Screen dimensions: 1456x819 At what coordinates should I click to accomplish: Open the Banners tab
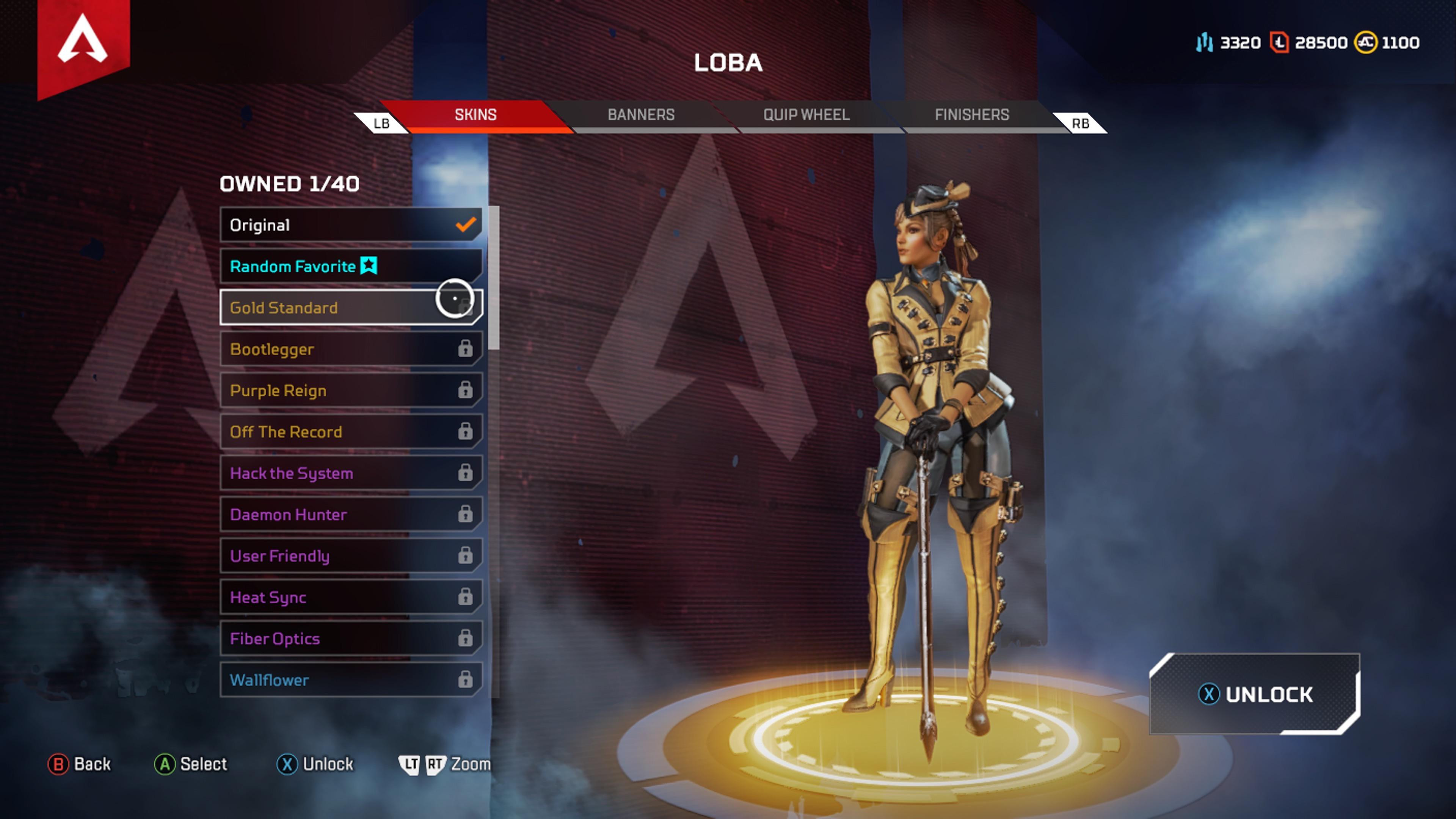pyautogui.click(x=641, y=115)
